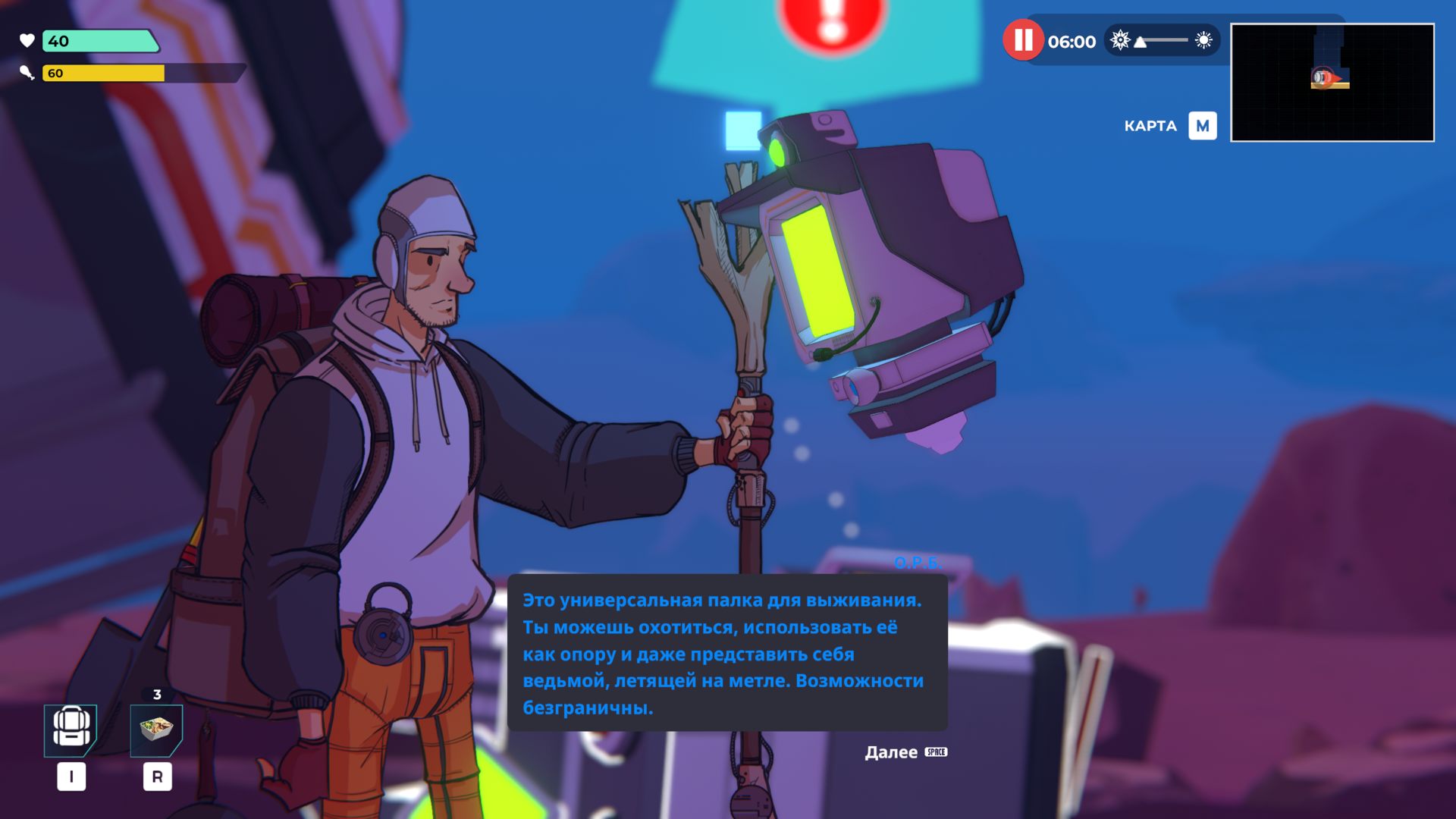Open the minimap in the corner
The height and width of the screenshot is (819, 1456).
click(x=1332, y=83)
